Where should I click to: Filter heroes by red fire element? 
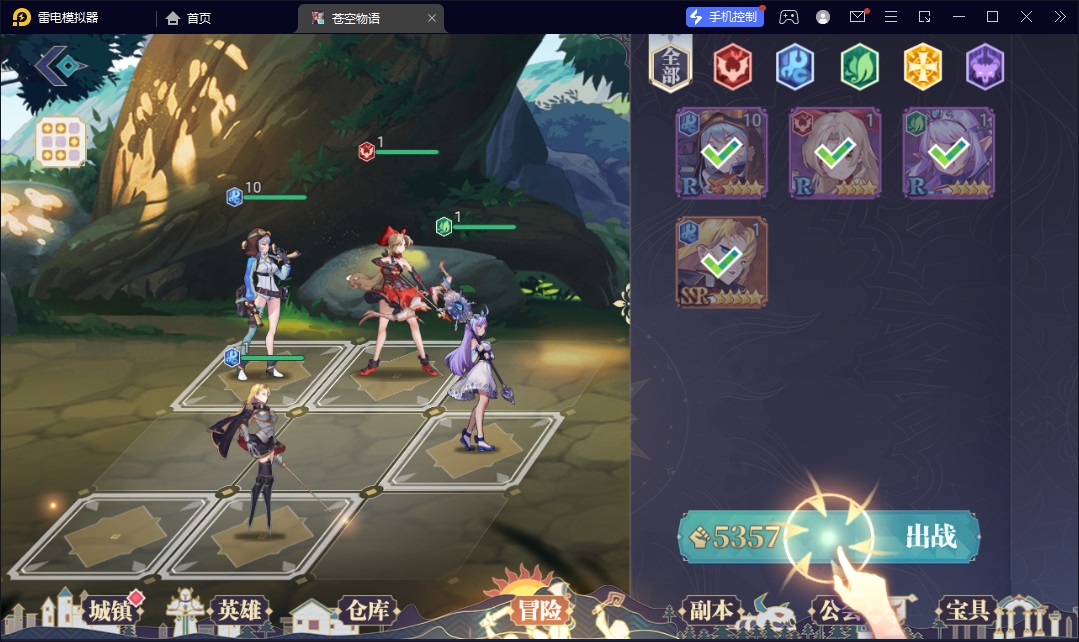(x=732, y=68)
